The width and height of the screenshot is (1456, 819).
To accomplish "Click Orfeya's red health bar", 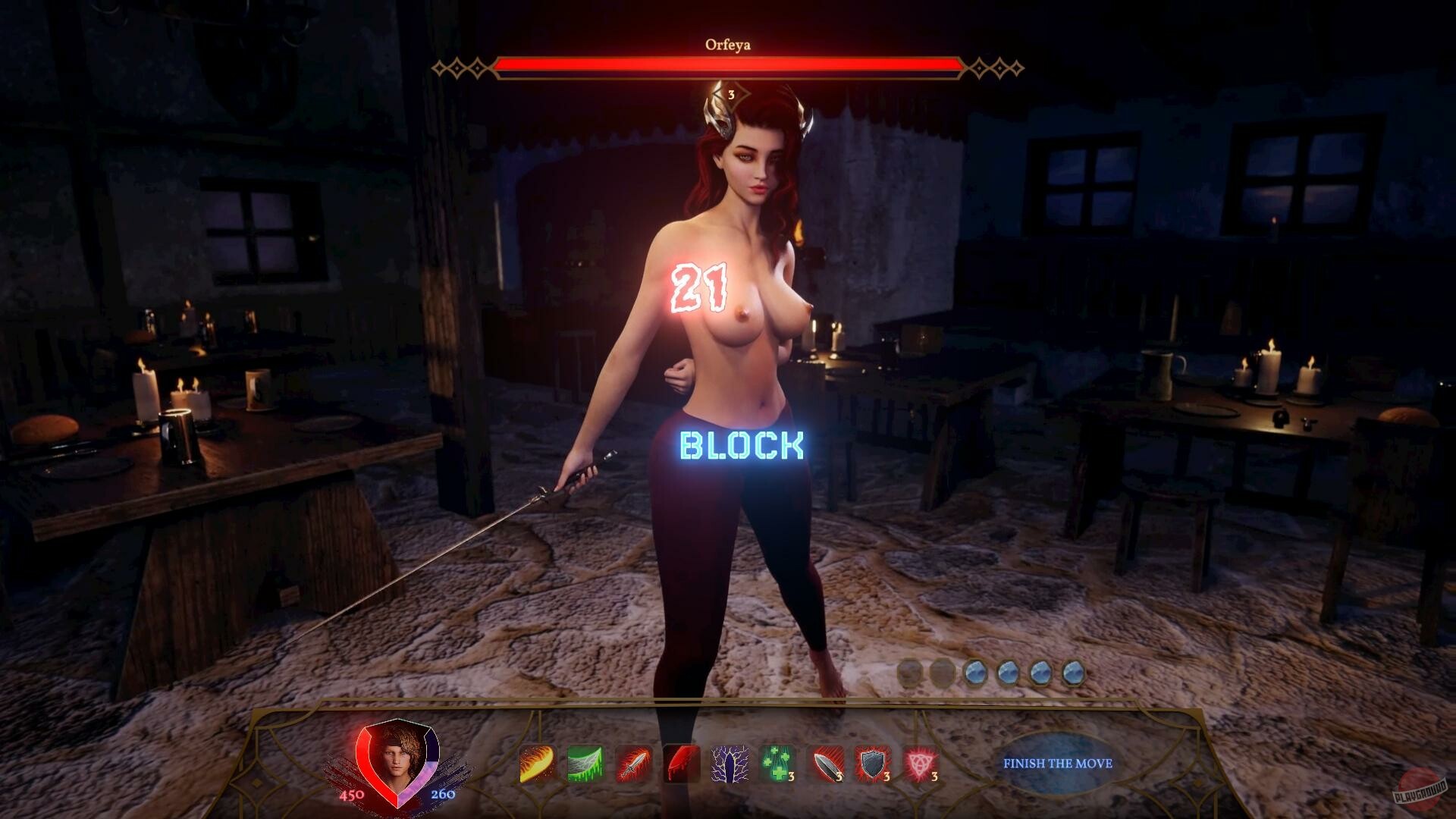I will click(x=728, y=67).
